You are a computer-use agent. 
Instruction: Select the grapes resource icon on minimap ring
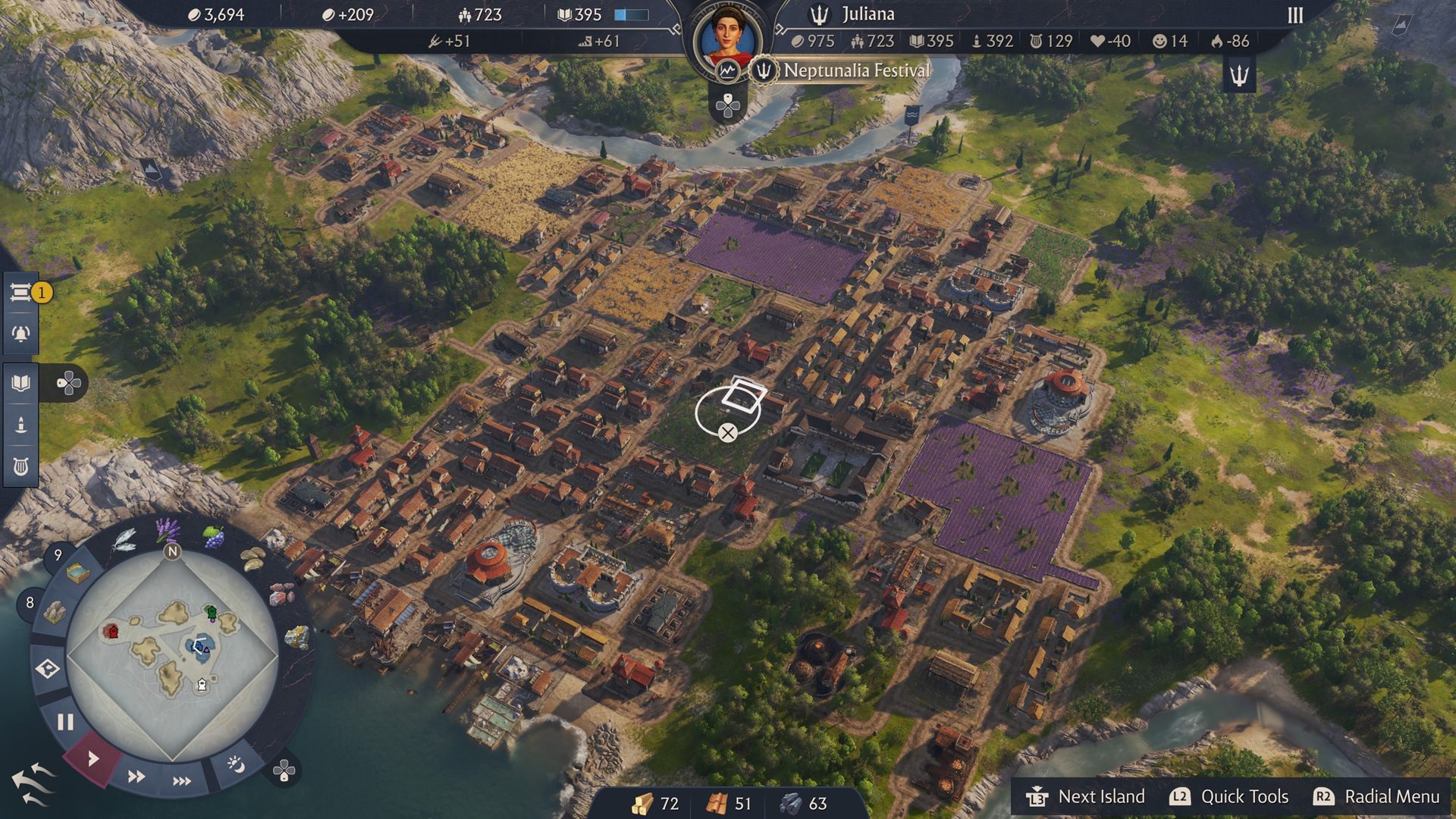[x=214, y=536]
